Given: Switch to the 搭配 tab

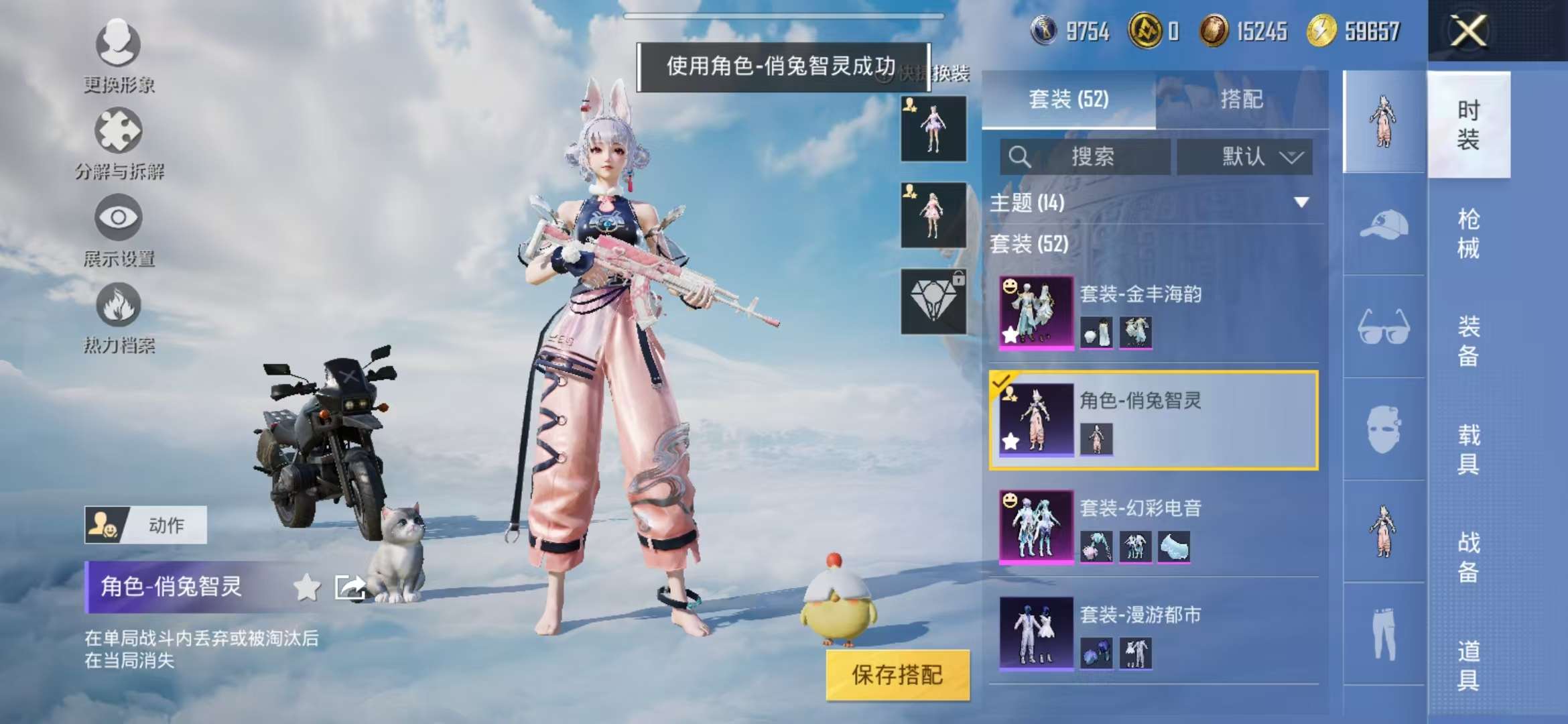Looking at the screenshot, I should [x=1243, y=99].
